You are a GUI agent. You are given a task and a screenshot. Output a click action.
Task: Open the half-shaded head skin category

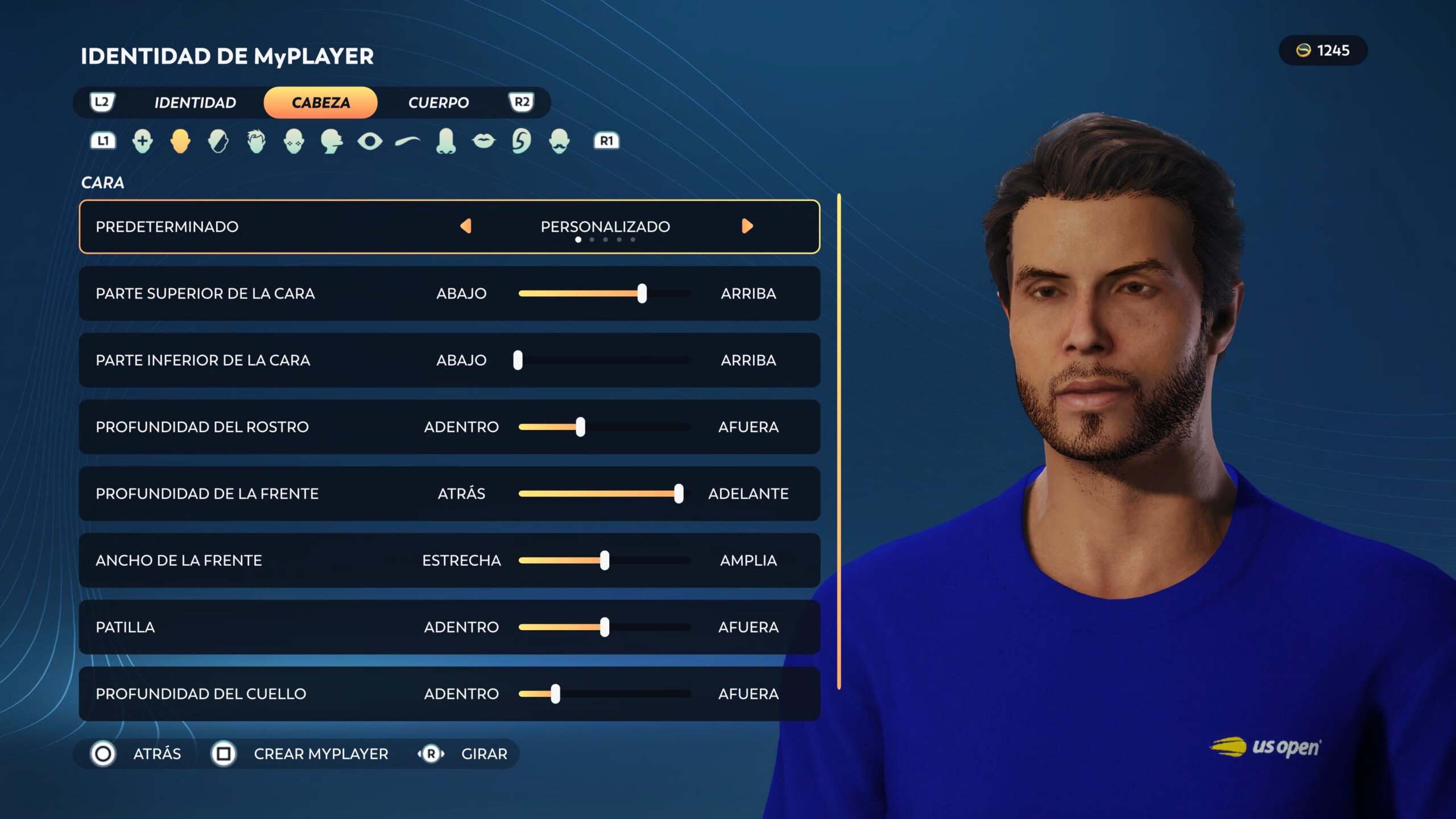(218, 141)
